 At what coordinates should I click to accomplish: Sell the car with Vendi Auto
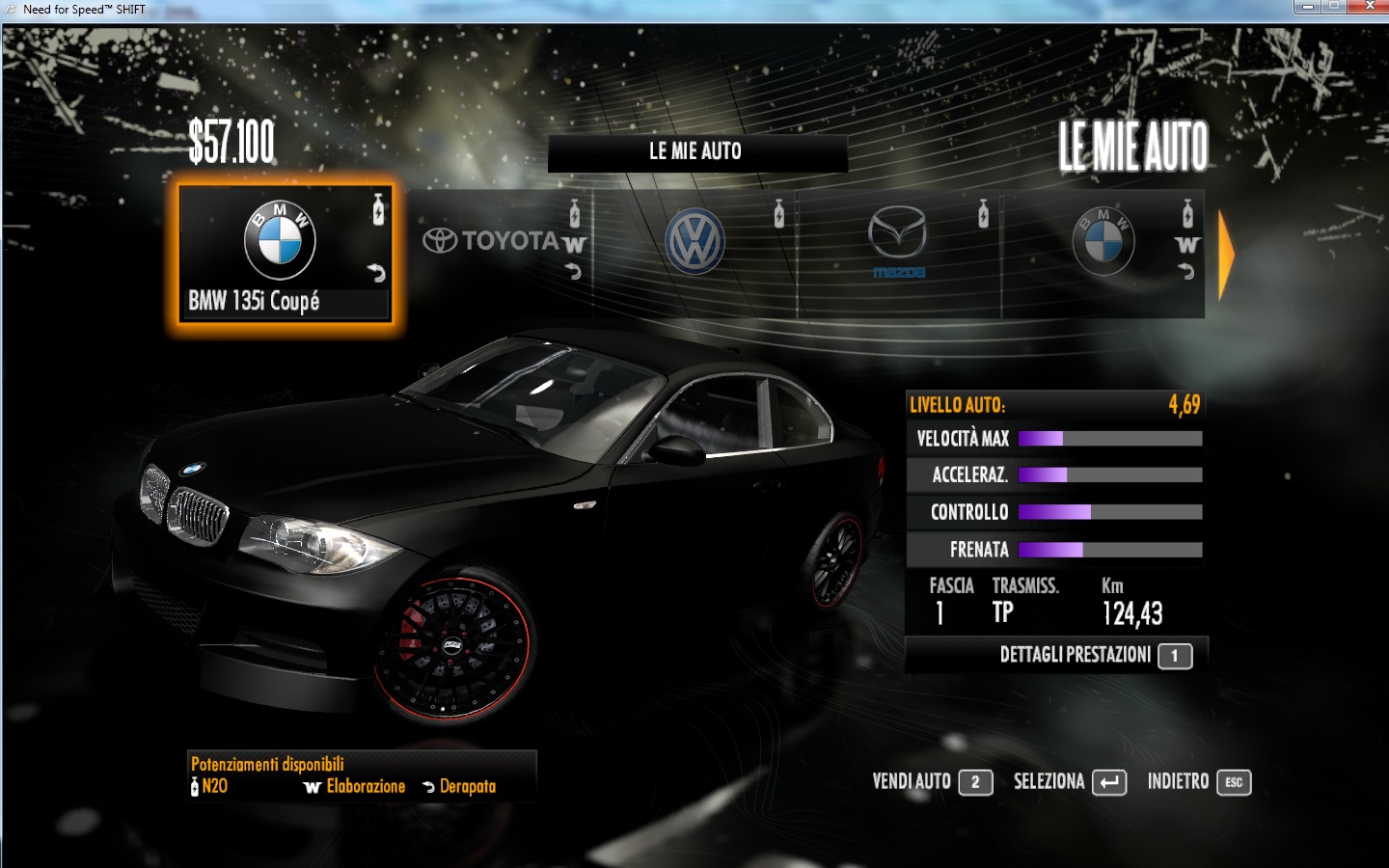932,782
